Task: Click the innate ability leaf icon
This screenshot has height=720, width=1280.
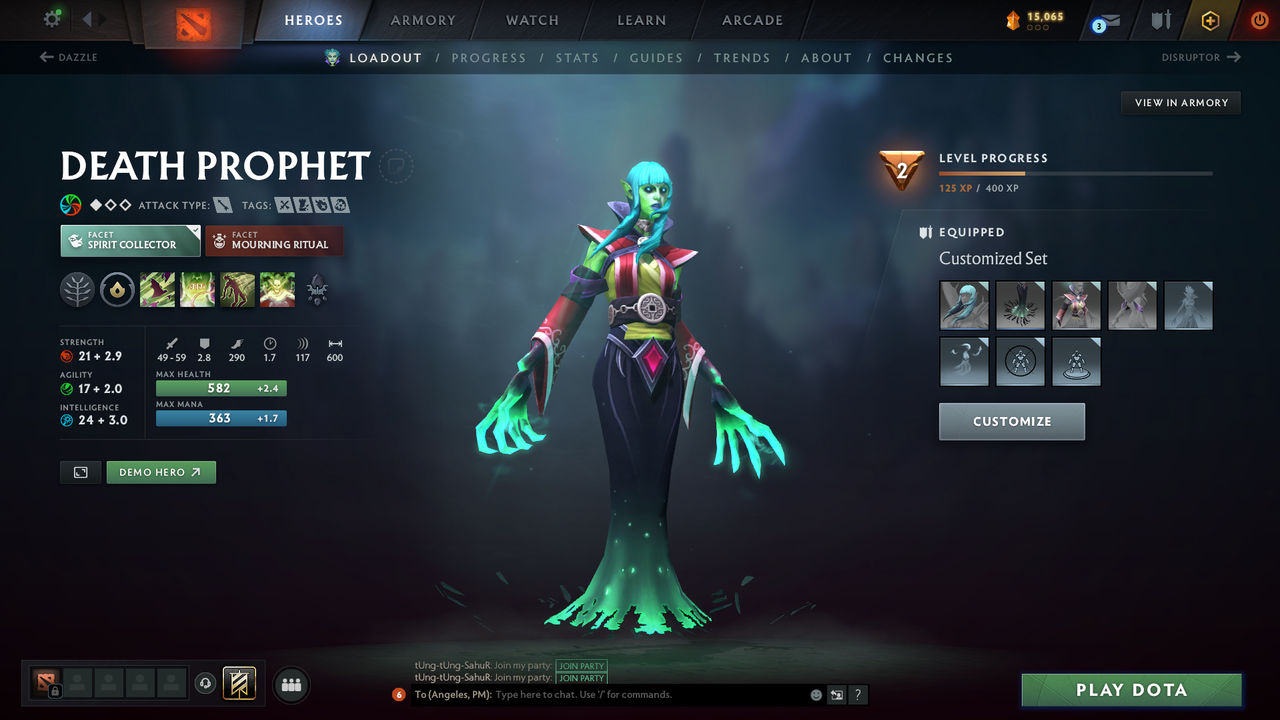Action: (x=77, y=290)
